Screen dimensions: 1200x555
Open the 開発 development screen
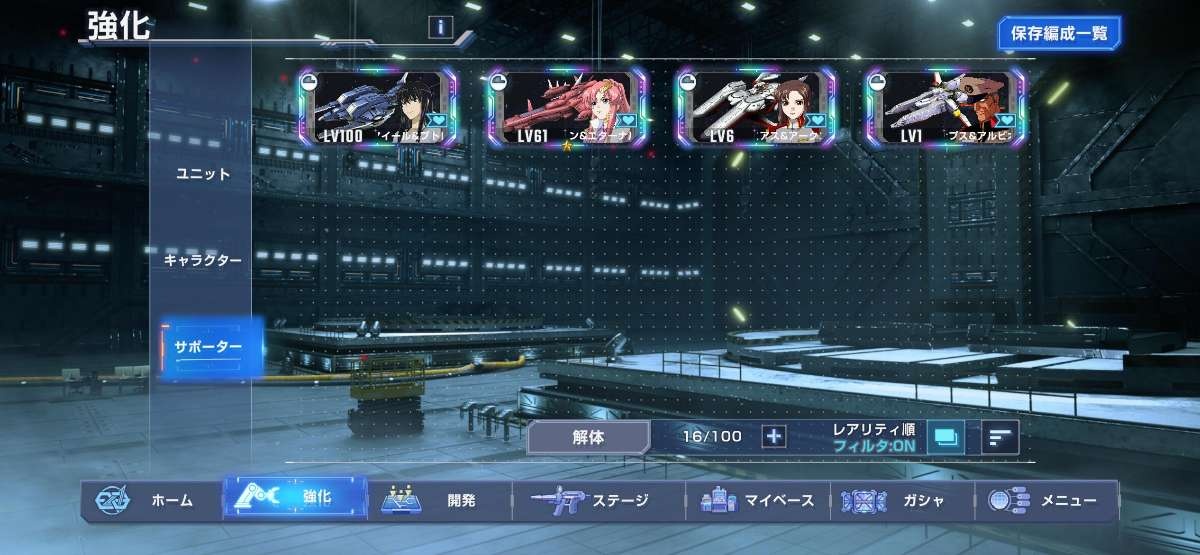coord(440,501)
